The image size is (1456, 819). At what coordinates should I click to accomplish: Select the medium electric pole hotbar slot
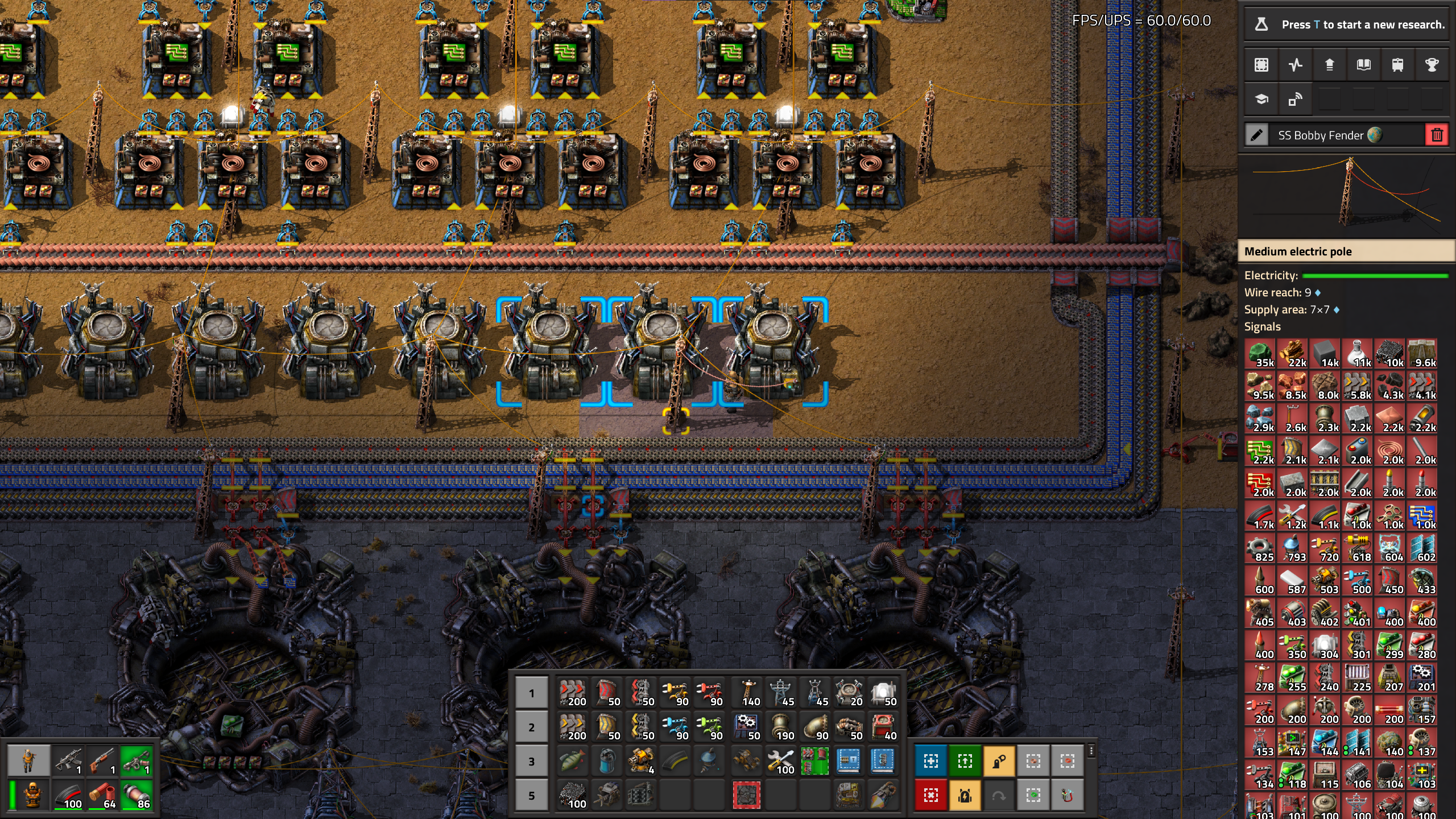tap(780, 693)
